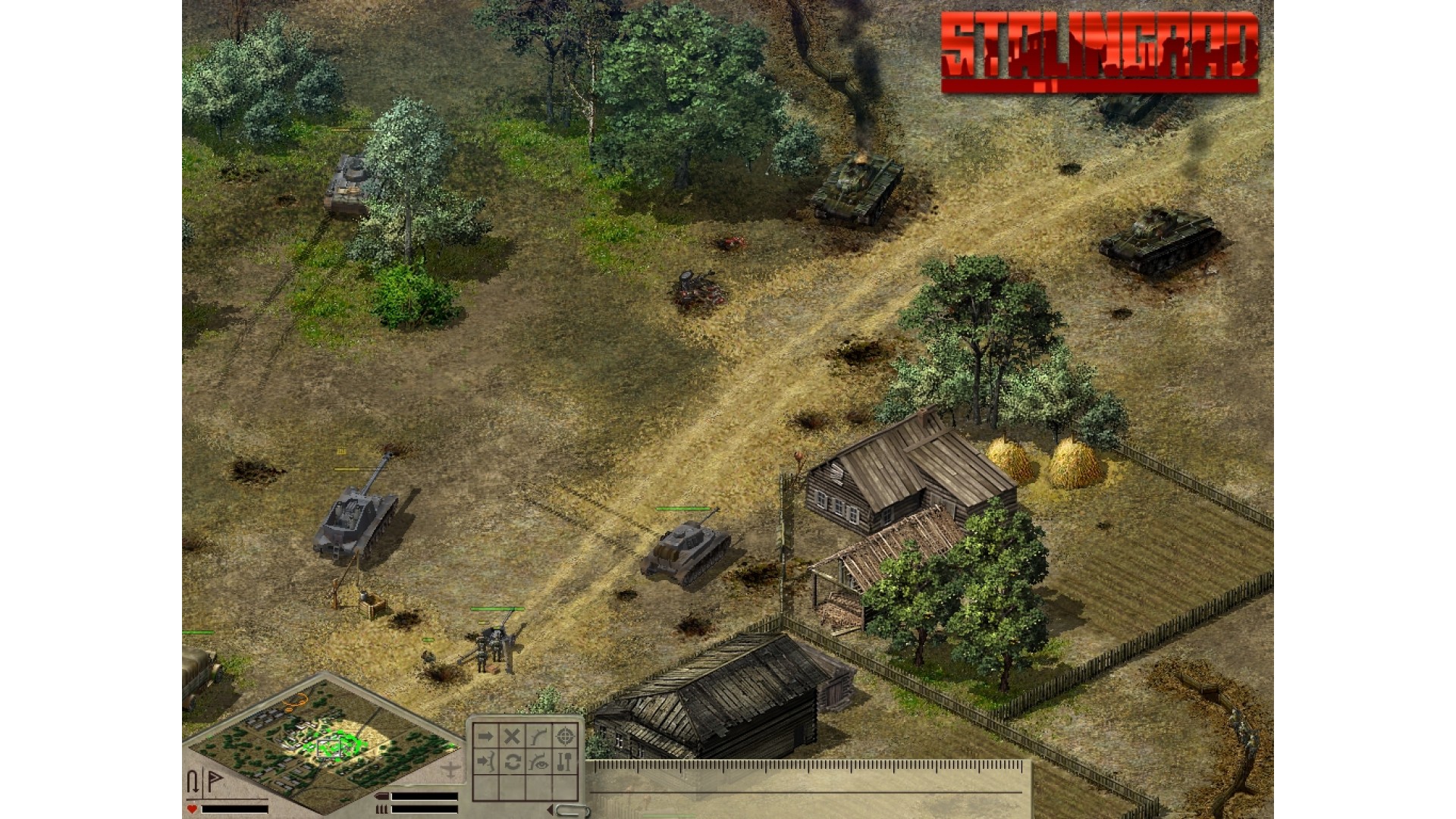Select the arrow-into-bracket command icon
The height and width of the screenshot is (819, 1456).
coord(485,762)
